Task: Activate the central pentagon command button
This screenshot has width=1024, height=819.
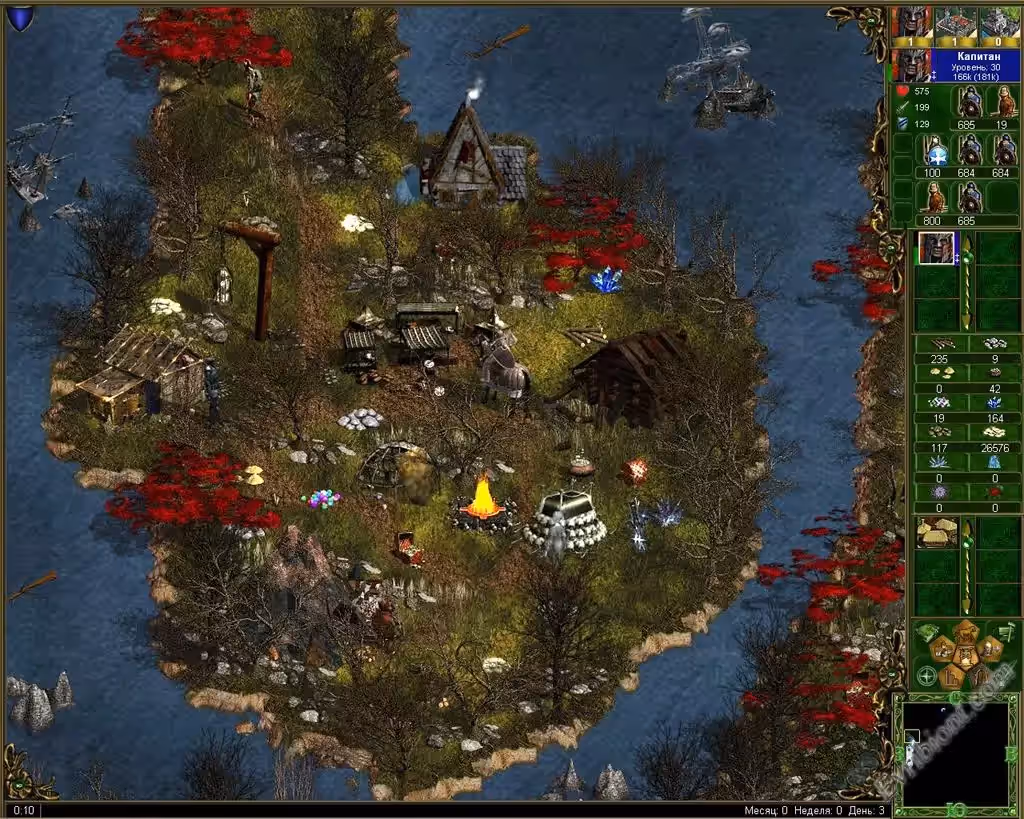Action: pyautogui.click(x=965, y=656)
